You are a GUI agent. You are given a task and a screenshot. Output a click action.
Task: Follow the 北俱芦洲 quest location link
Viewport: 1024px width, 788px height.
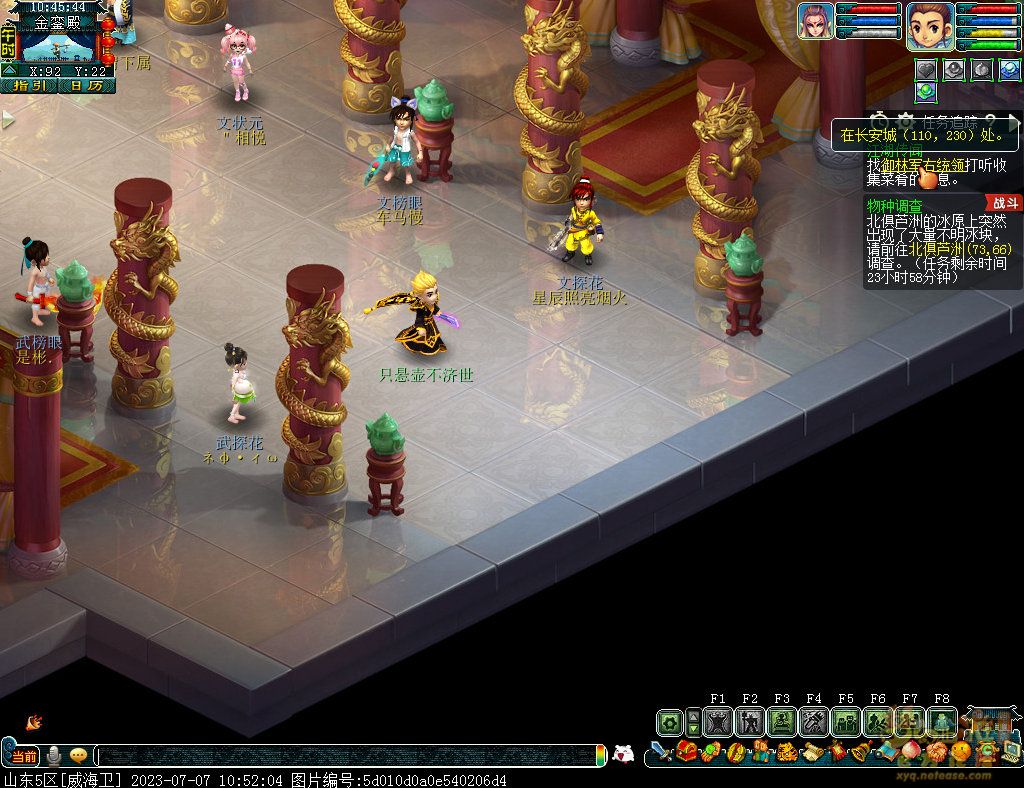[940, 250]
